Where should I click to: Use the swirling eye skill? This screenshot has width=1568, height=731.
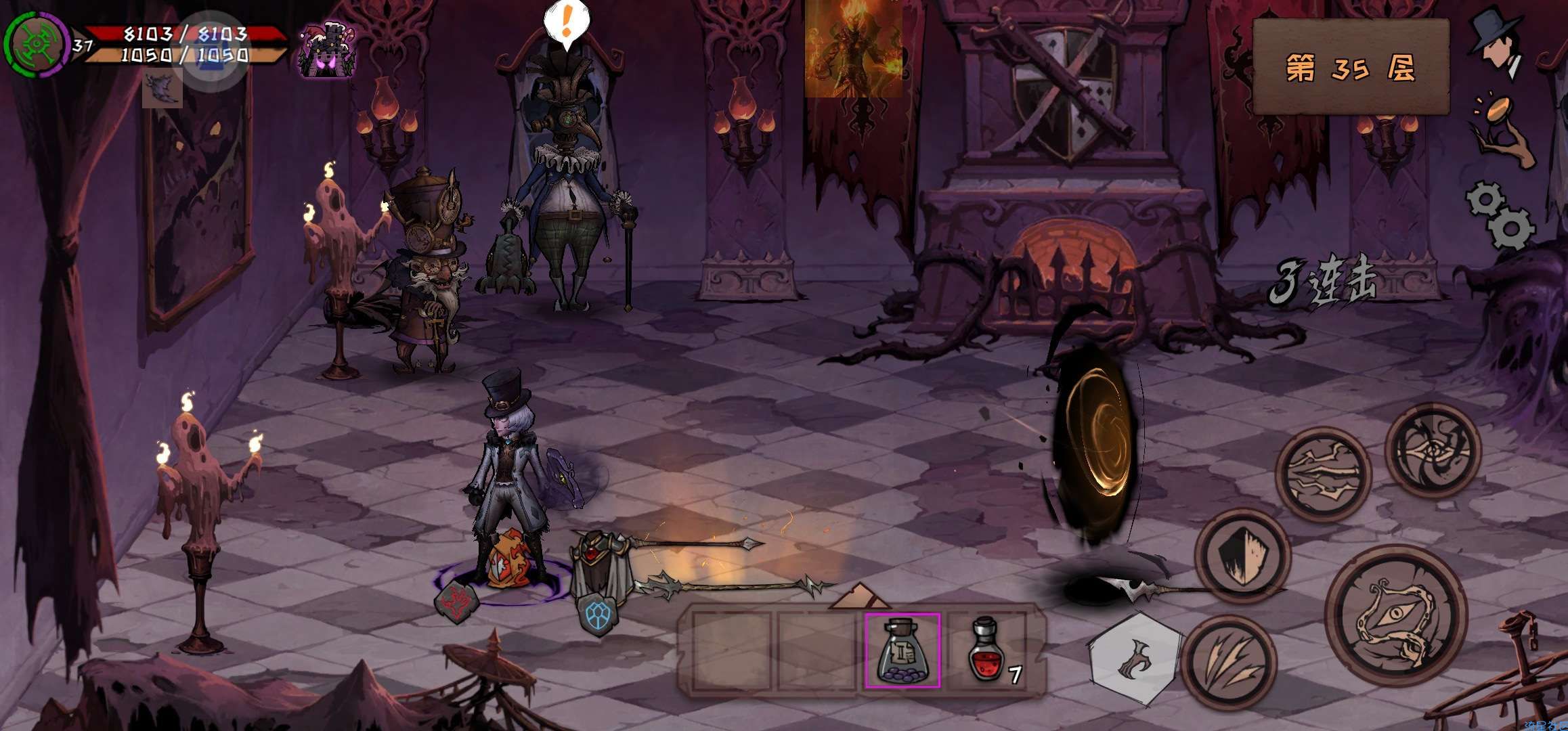1433,451
